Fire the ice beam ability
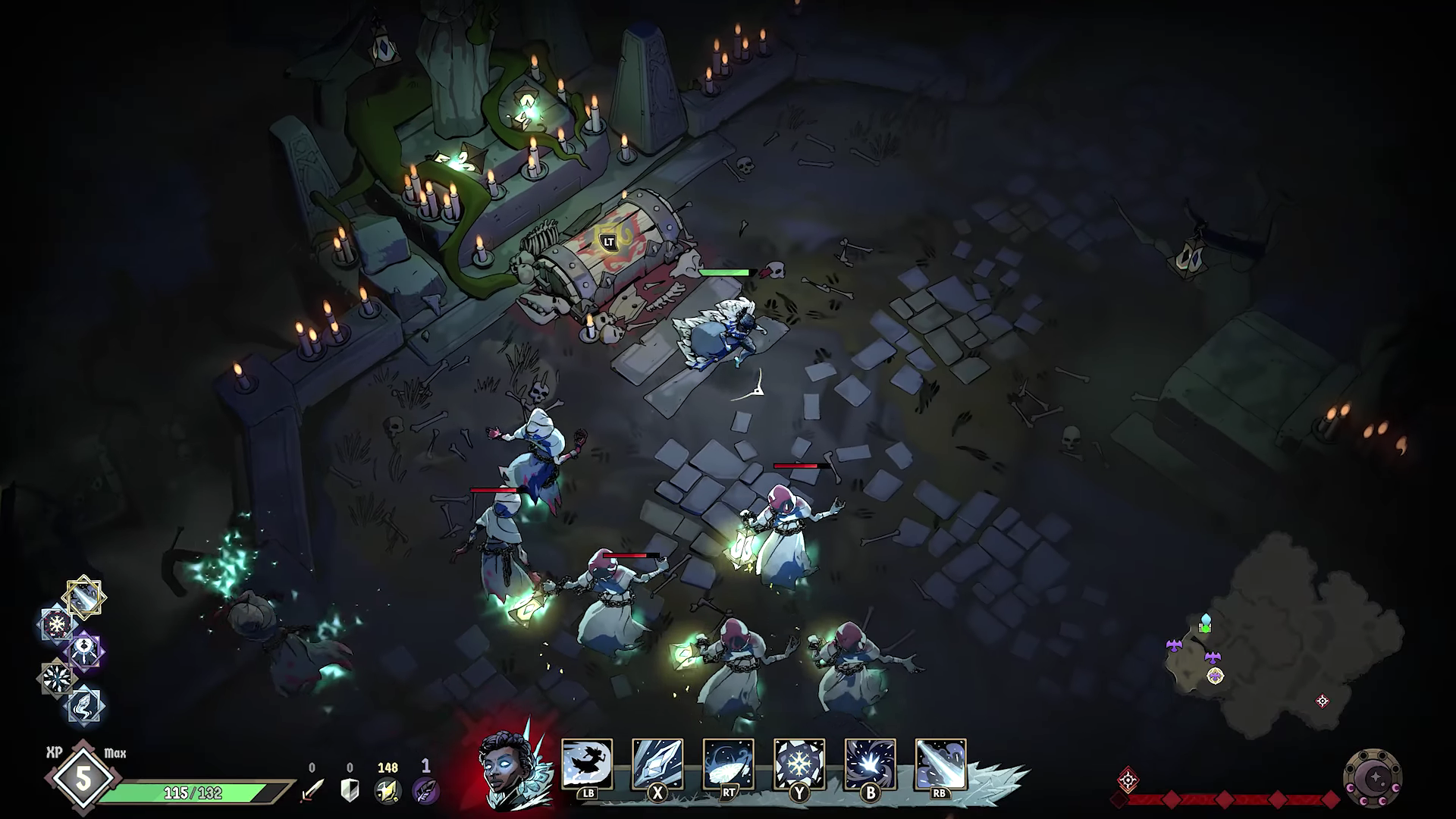 coord(940,764)
